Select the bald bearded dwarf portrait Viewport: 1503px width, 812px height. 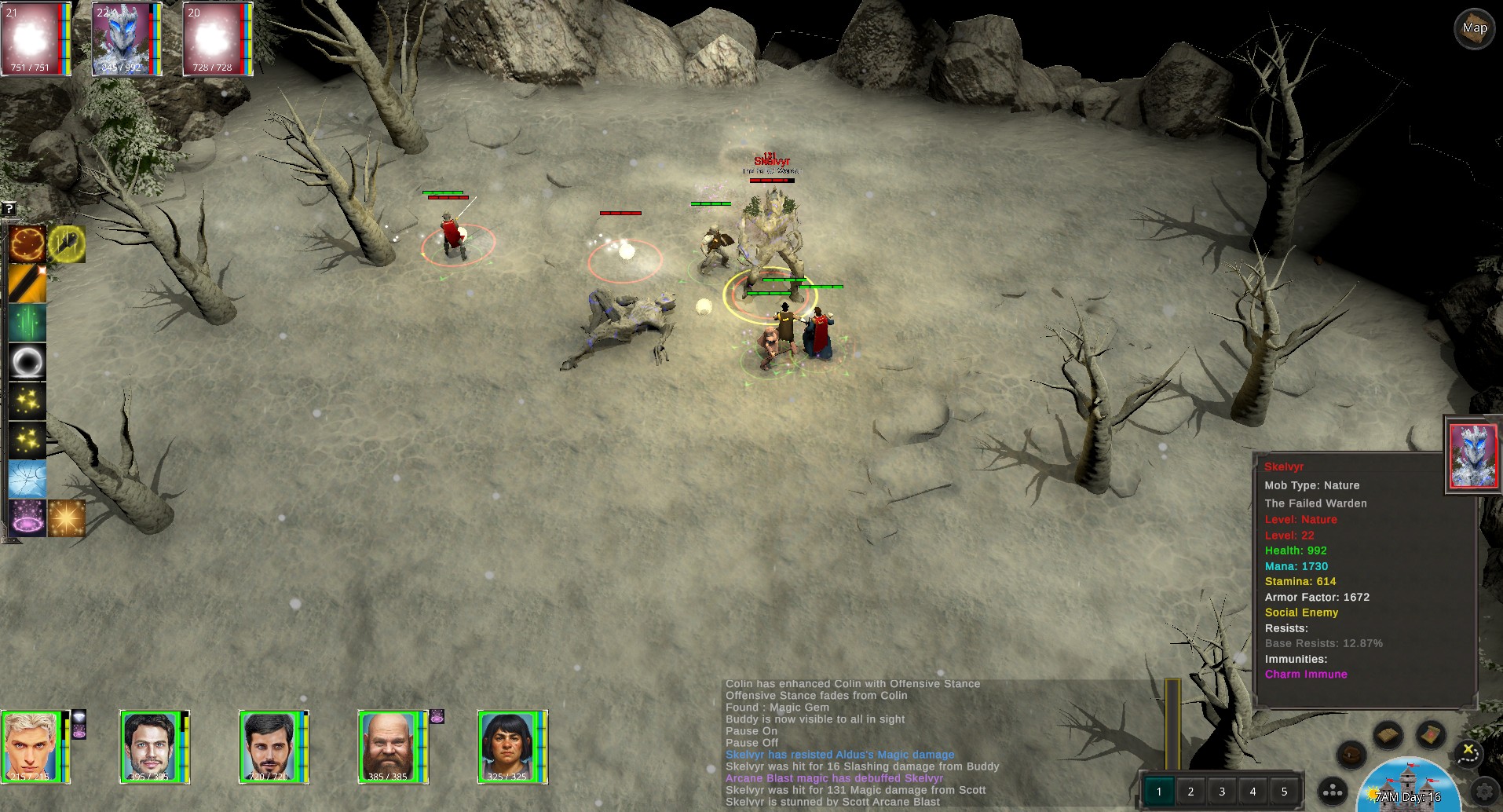(388, 746)
